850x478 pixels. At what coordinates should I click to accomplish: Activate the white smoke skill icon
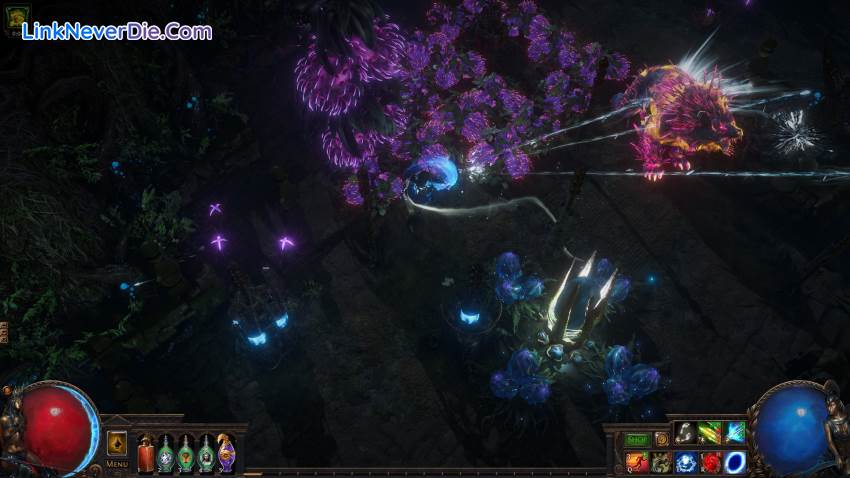click(686, 433)
